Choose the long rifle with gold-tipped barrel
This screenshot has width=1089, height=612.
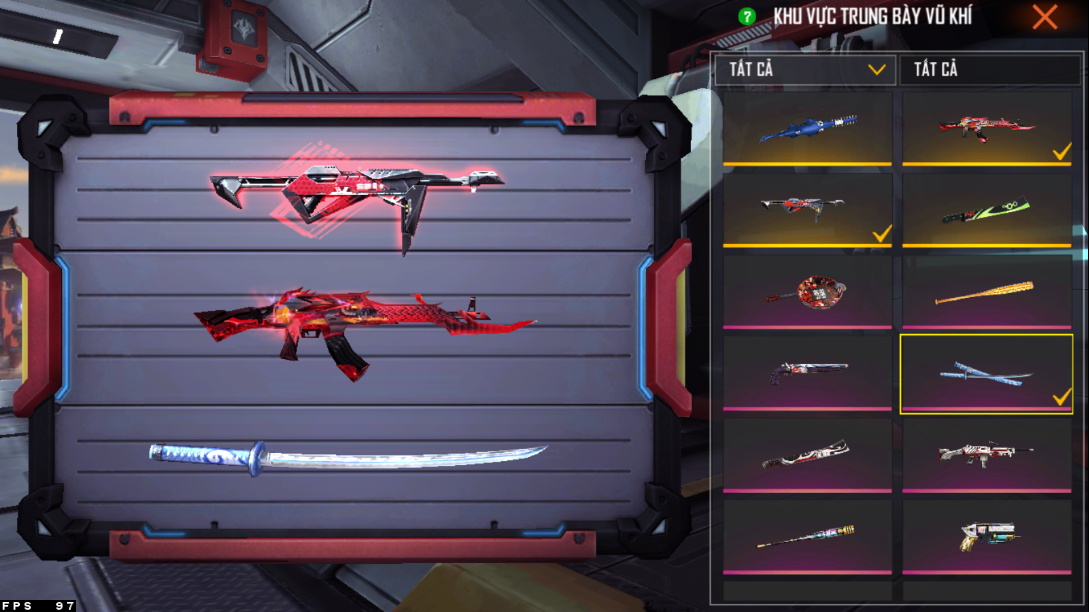click(x=808, y=536)
